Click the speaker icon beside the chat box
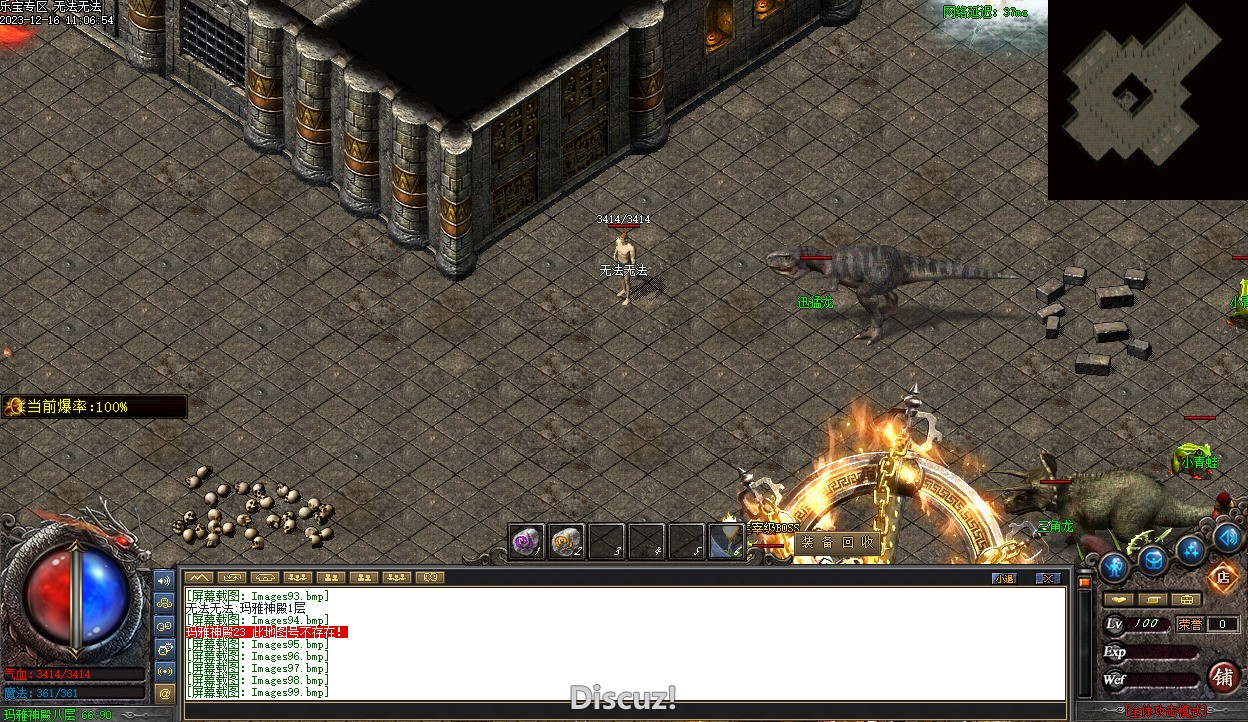This screenshot has height=722, width=1248. click(x=165, y=580)
